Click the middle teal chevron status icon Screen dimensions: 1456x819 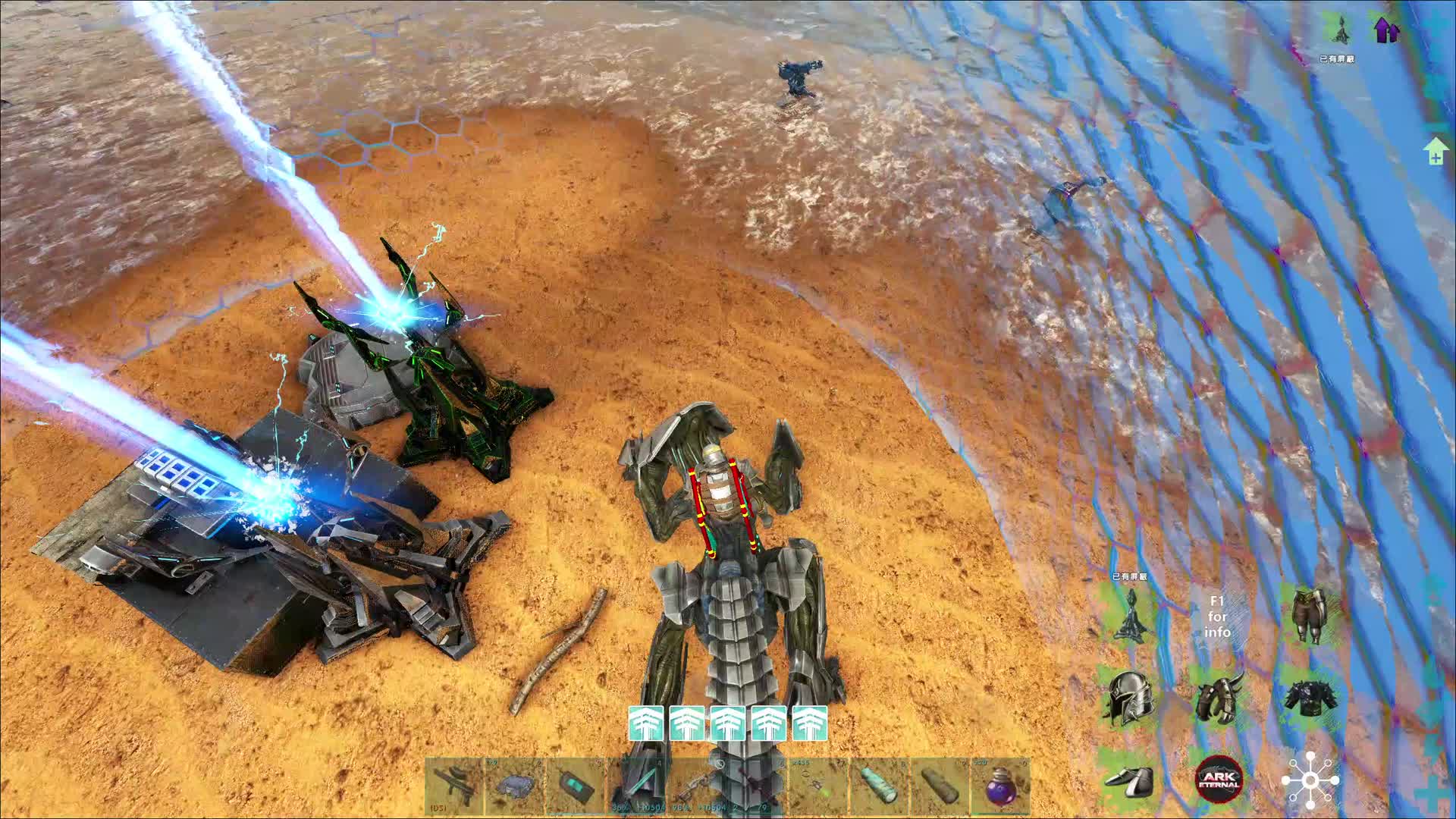(727, 723)
